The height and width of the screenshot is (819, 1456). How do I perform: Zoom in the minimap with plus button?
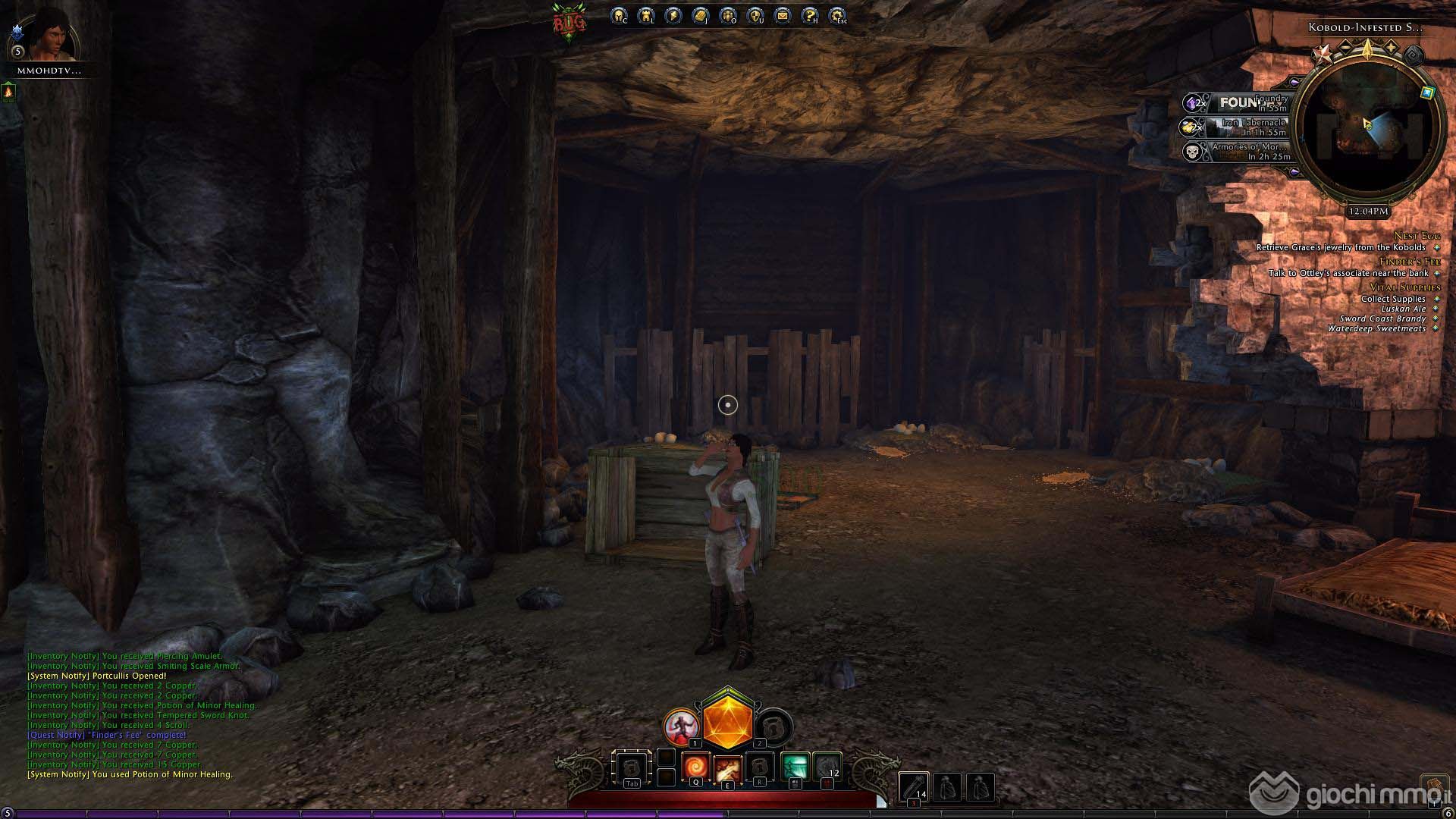[1392, 47]
